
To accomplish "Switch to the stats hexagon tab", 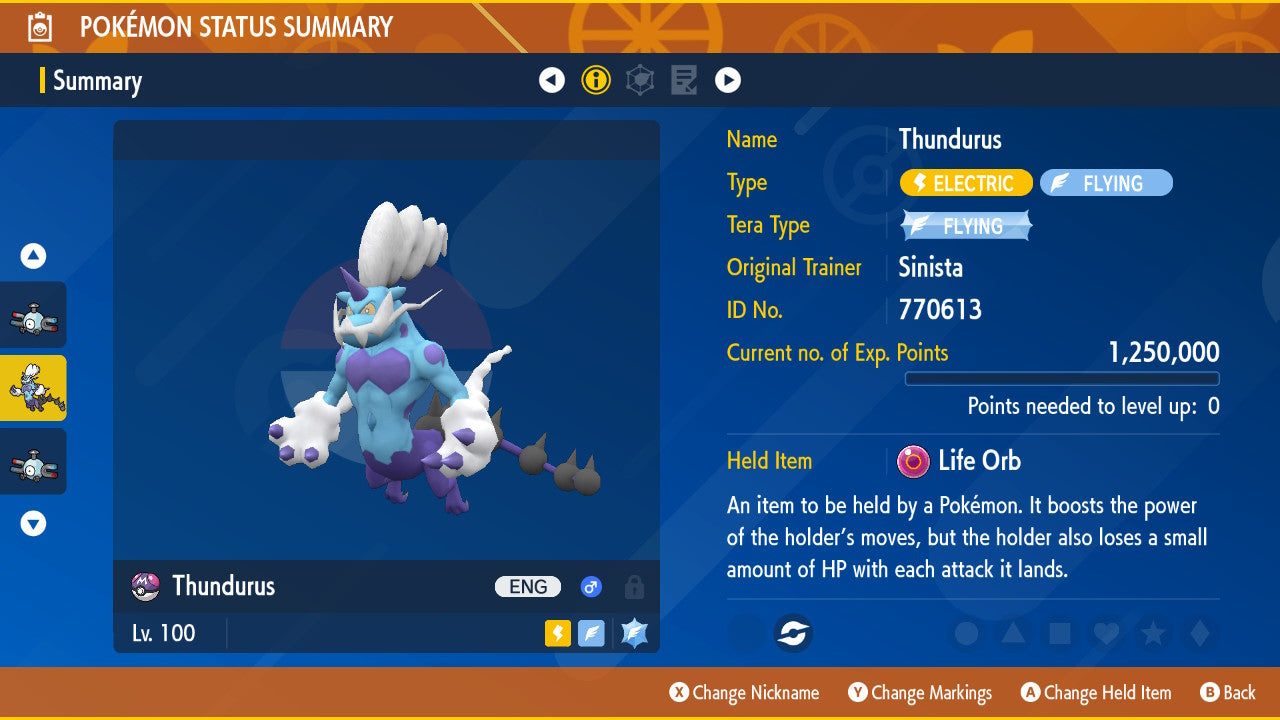I will 640,80.
